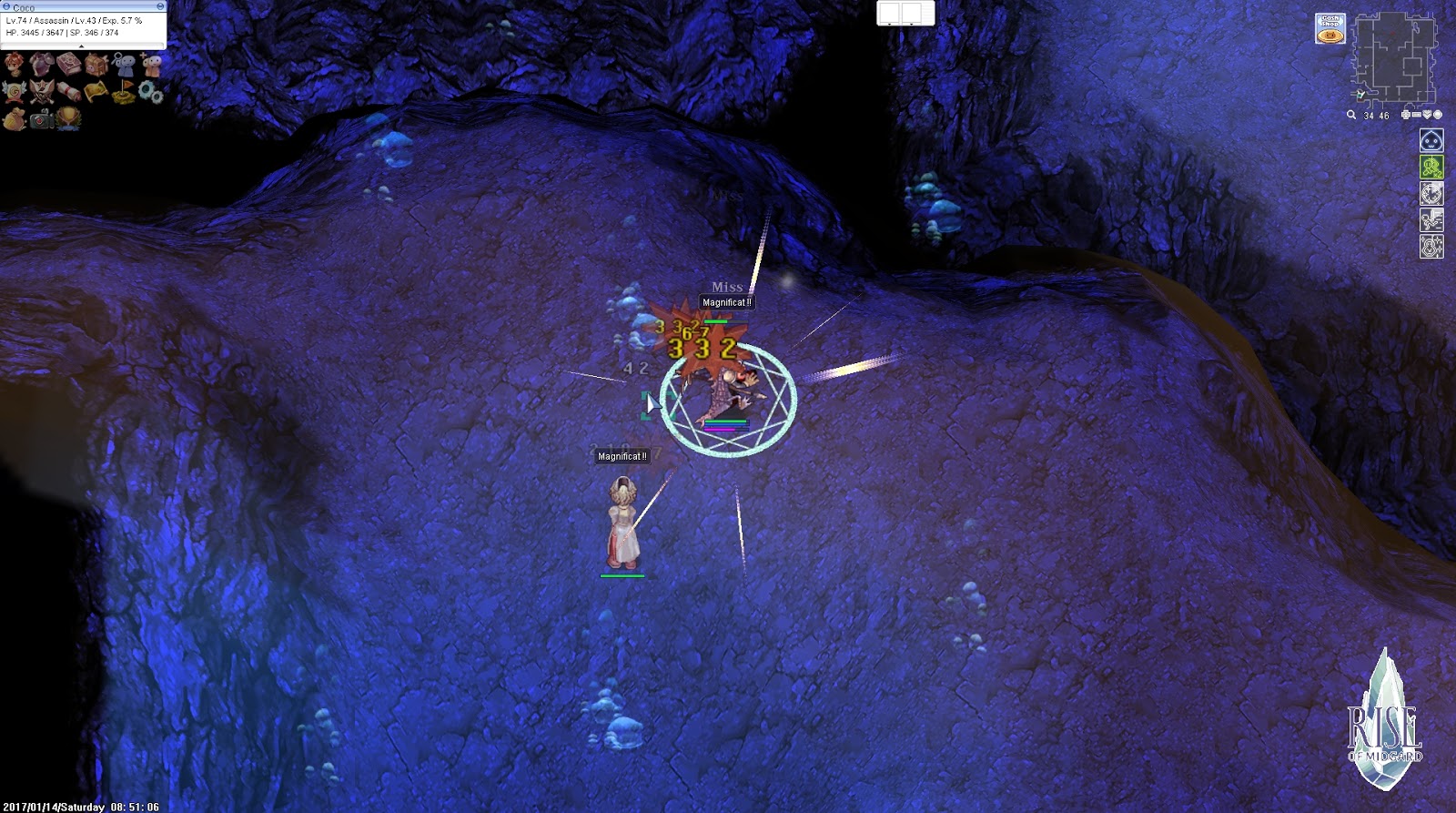
Task: Open the Skill book icon
Action: [x=68, y=64]
